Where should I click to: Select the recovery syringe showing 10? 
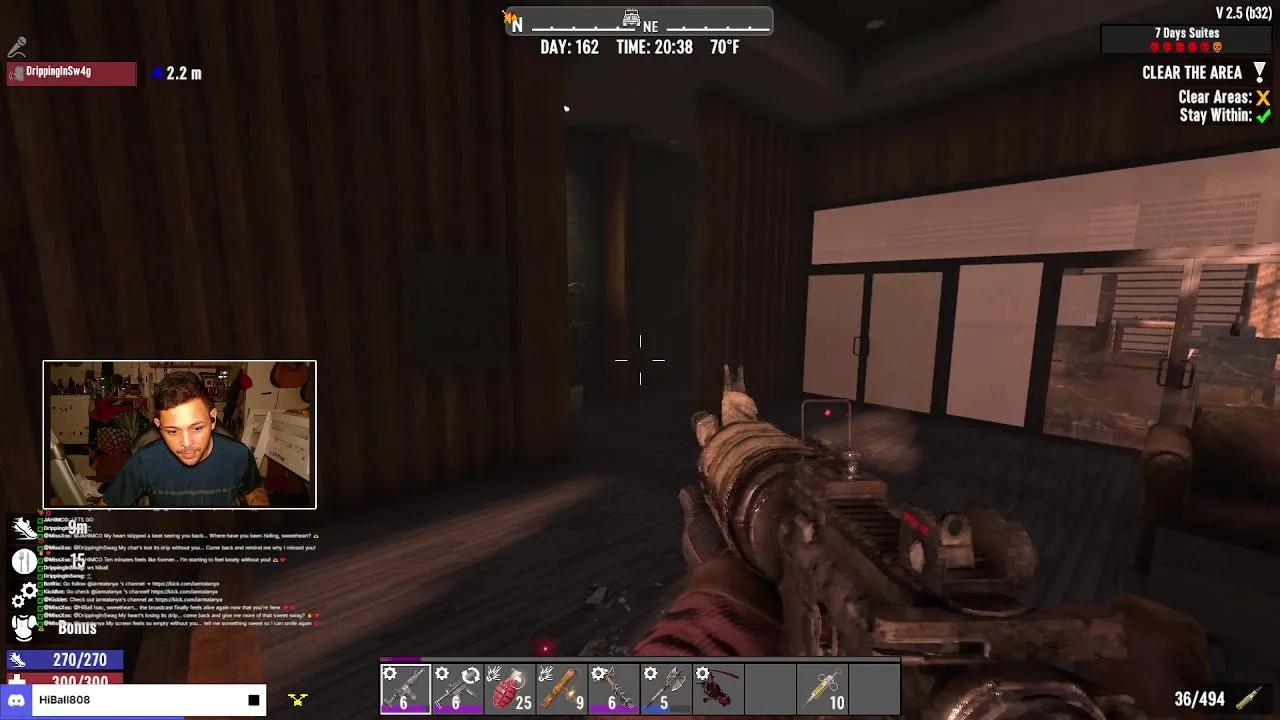pyautogui.click(x=822, y=687)
